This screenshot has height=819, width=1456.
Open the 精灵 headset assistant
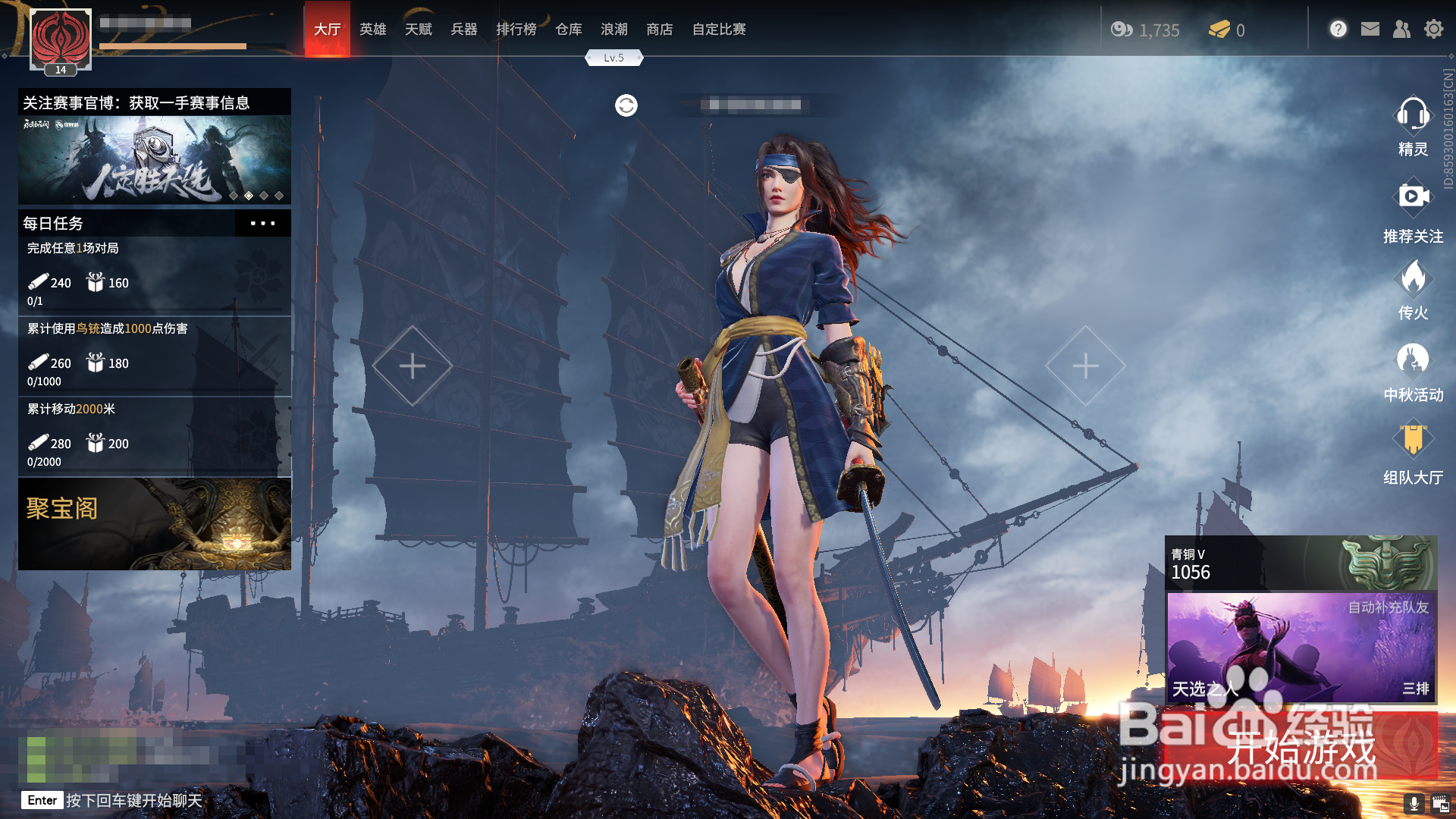tap(1412, 126)
